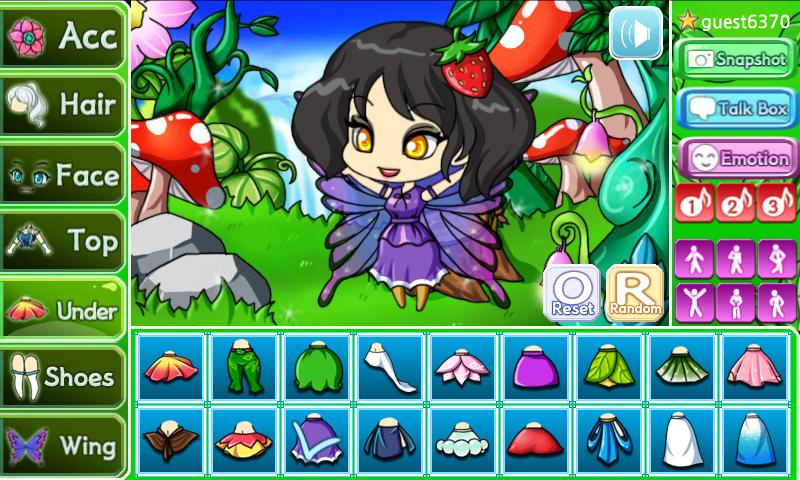Reset the character outfit
The image size is (800, 480).
click(x=572, y=293)
